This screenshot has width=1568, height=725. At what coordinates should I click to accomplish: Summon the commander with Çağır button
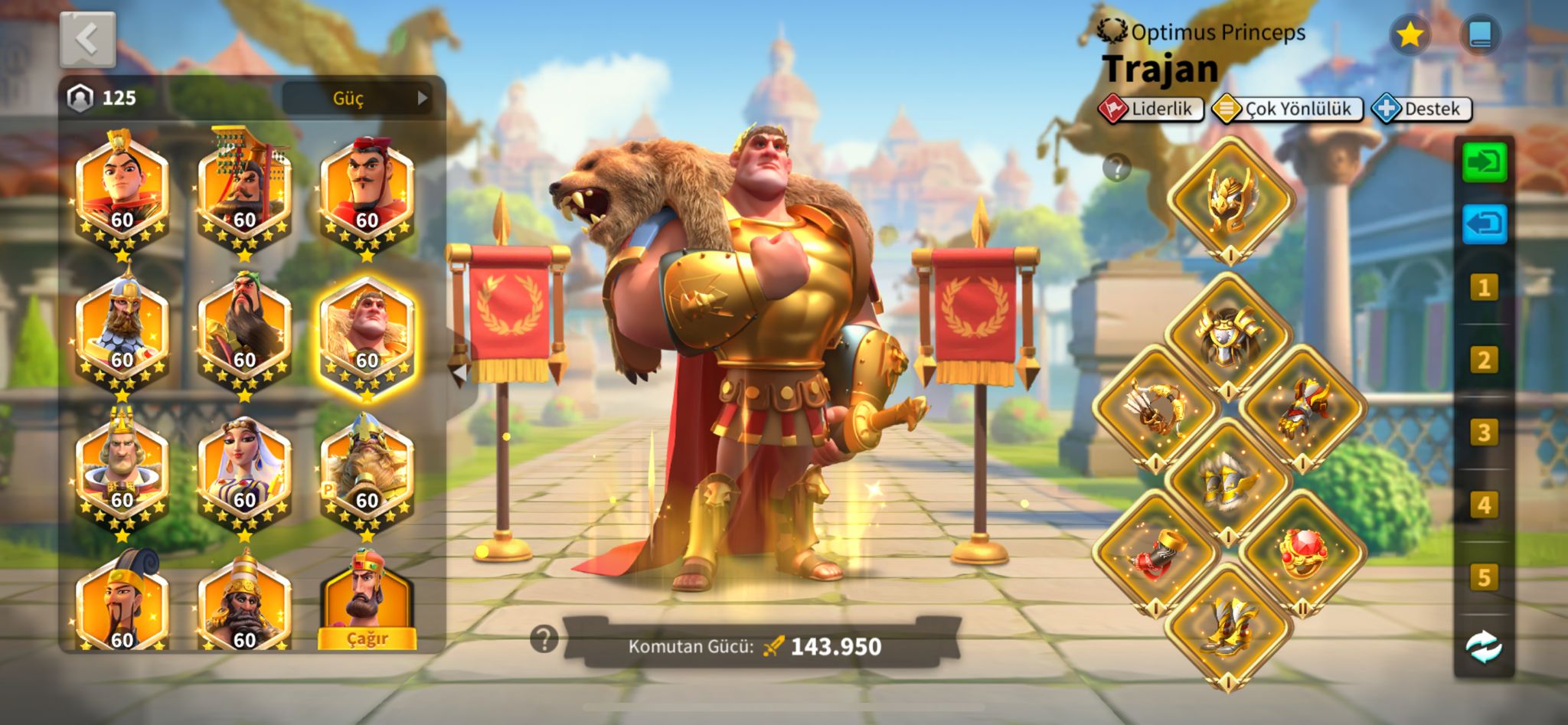[x=367, y=638]
